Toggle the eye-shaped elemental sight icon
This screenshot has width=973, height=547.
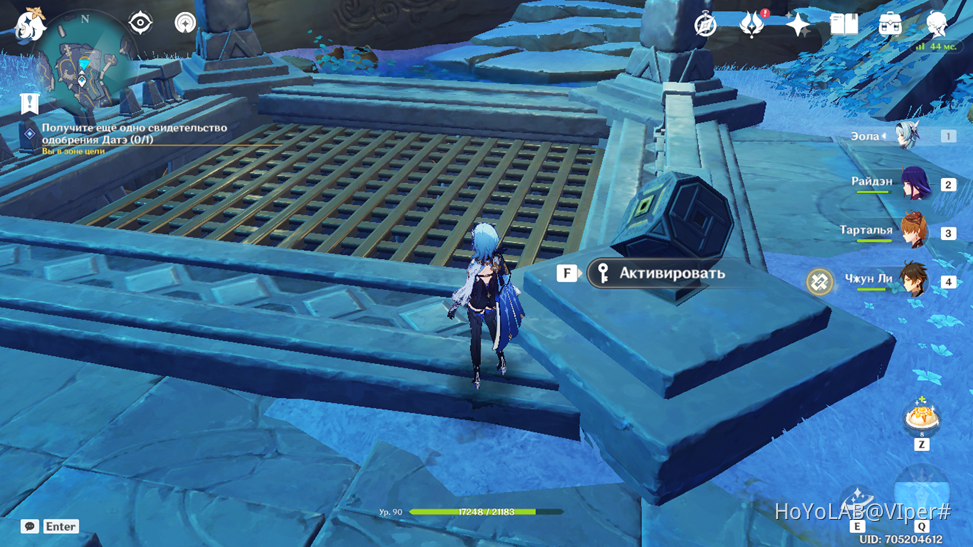(x=140, y=23)
